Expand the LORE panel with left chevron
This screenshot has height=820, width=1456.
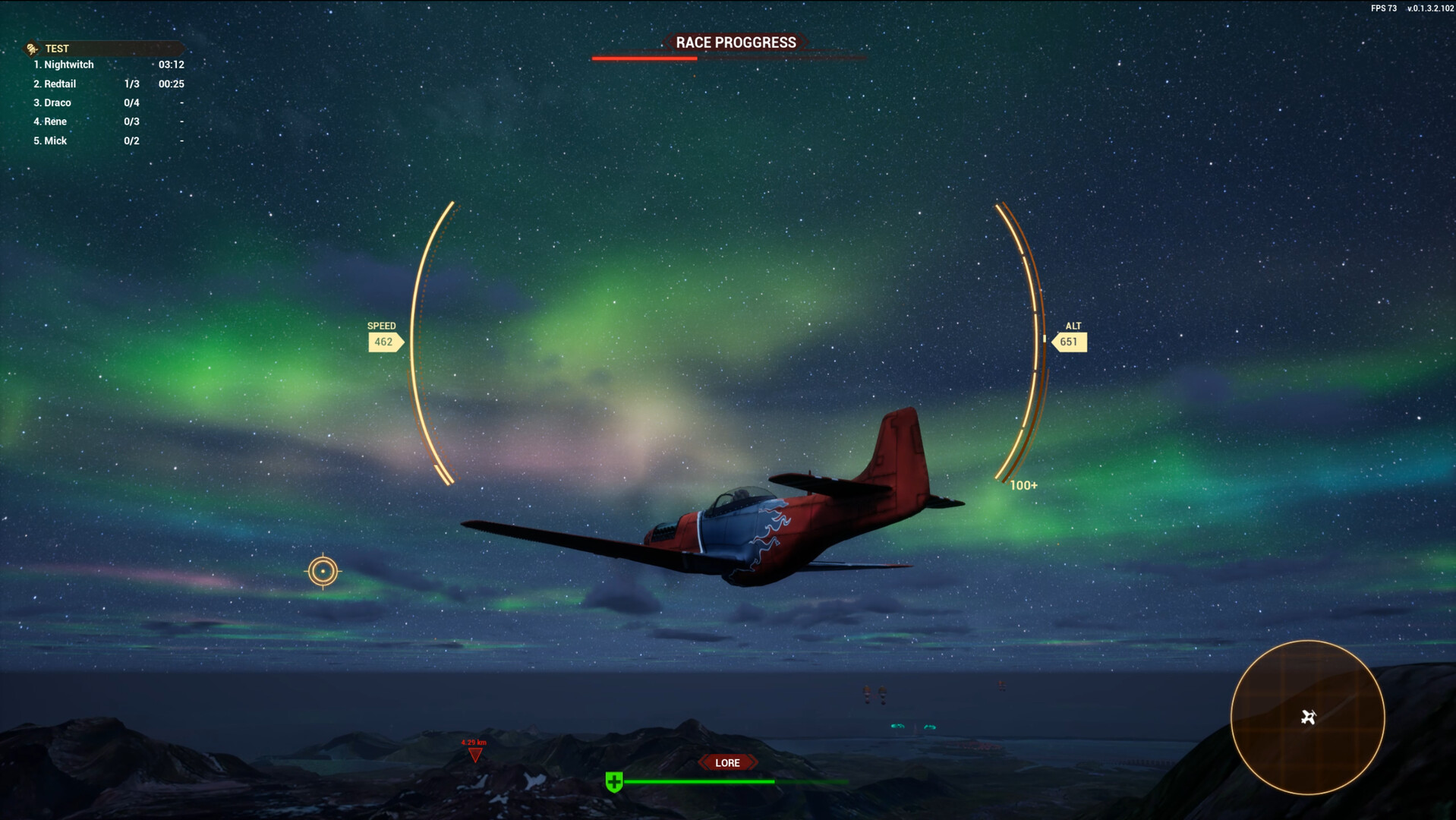click(704, 762)
